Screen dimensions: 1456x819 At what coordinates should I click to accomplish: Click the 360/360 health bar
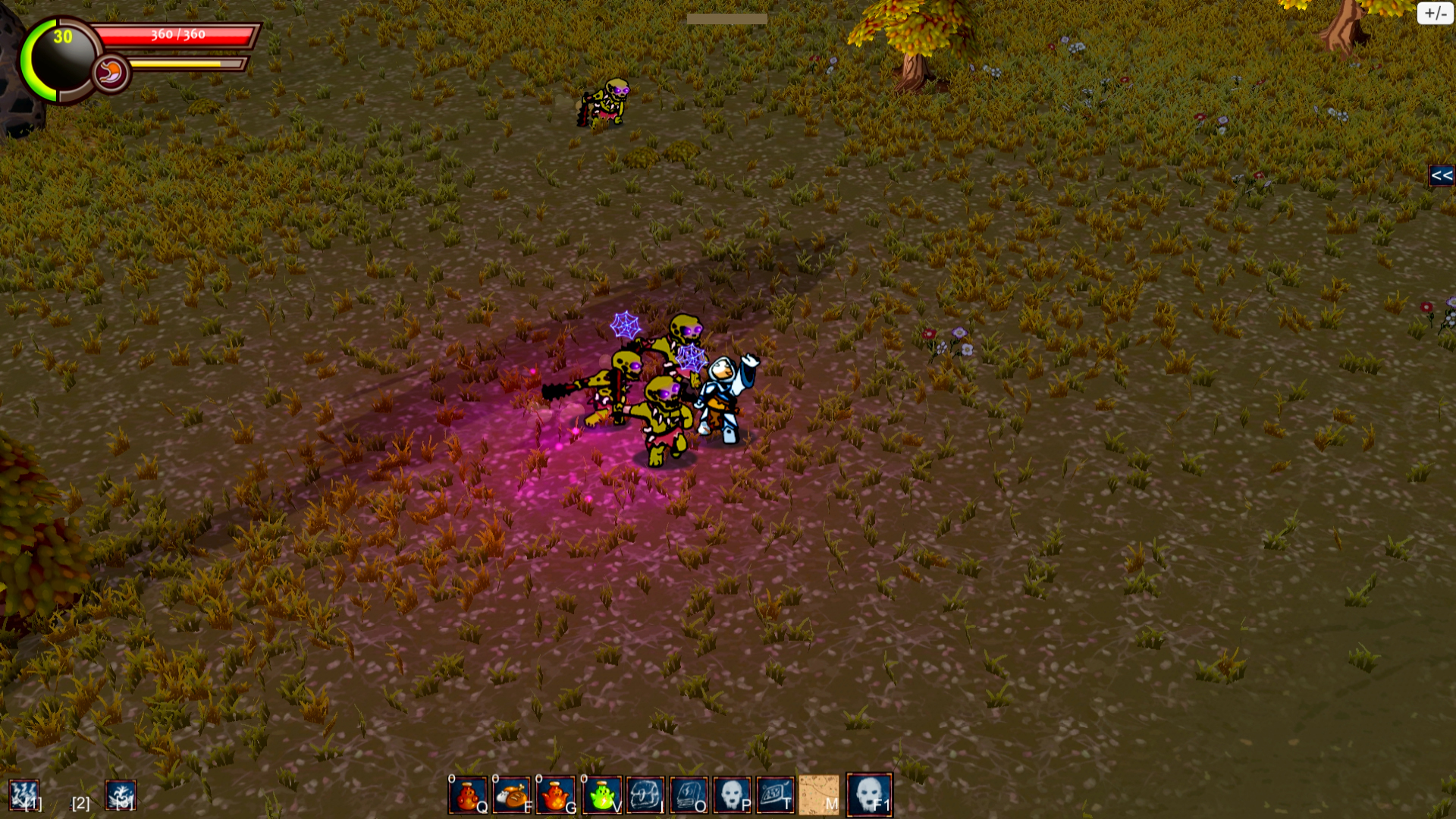(x=174, y=33)
